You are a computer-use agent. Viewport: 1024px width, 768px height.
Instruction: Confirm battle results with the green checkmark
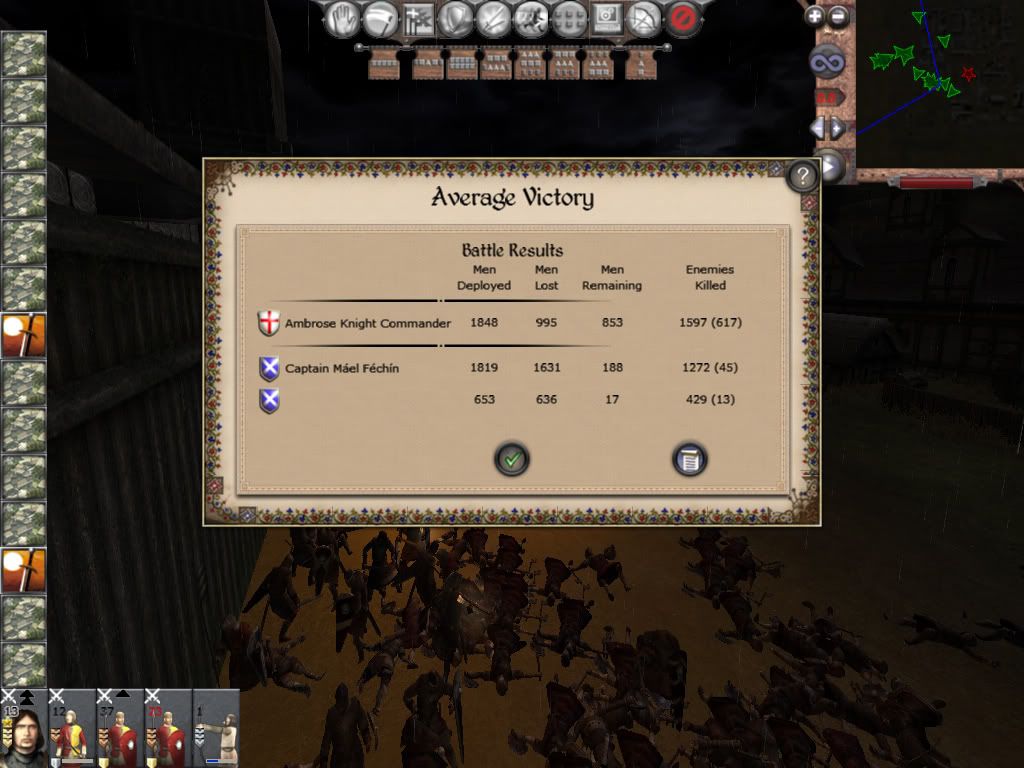coord(512,460)
